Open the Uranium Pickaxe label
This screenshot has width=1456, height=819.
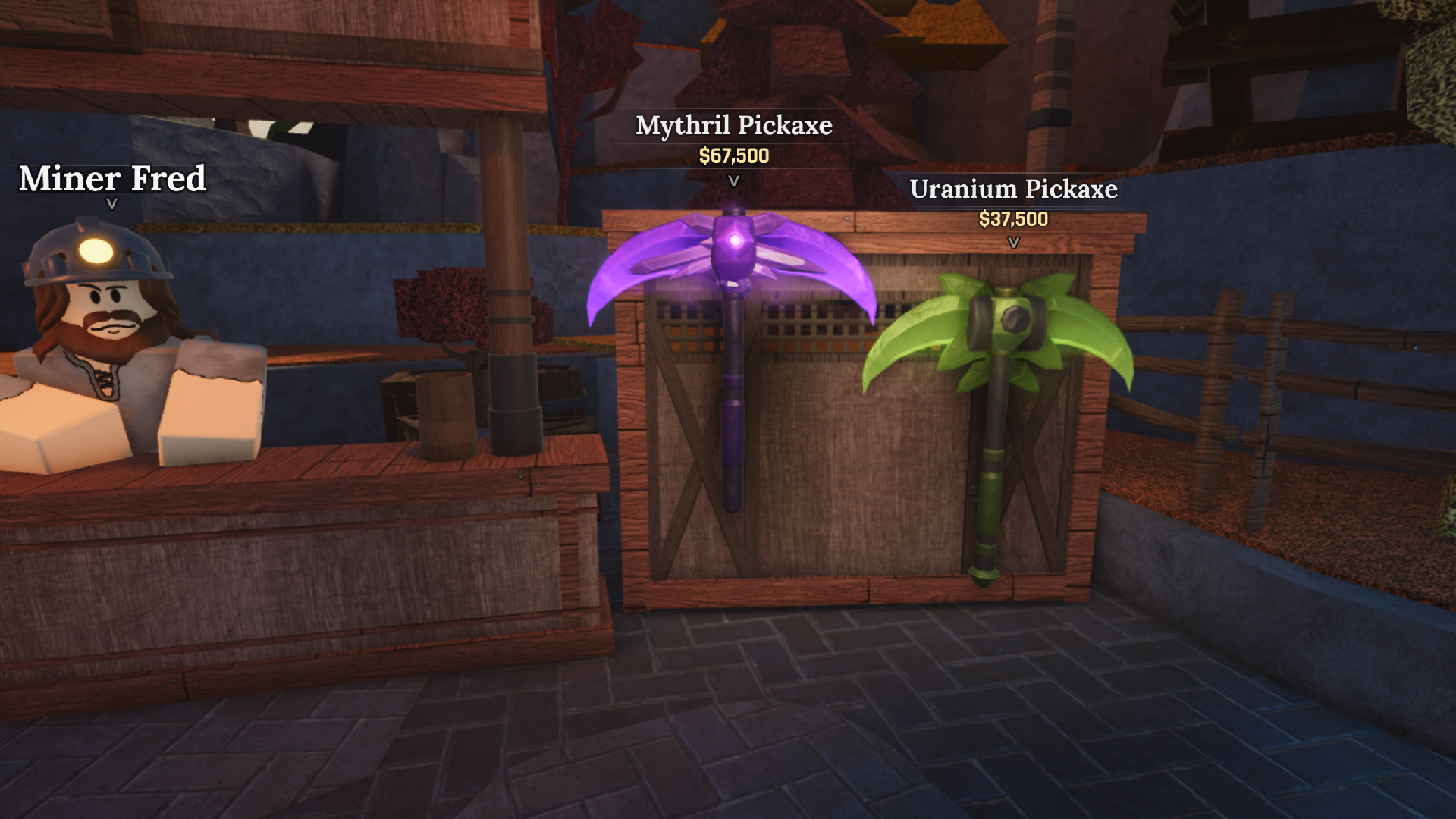pos(1014,190)
